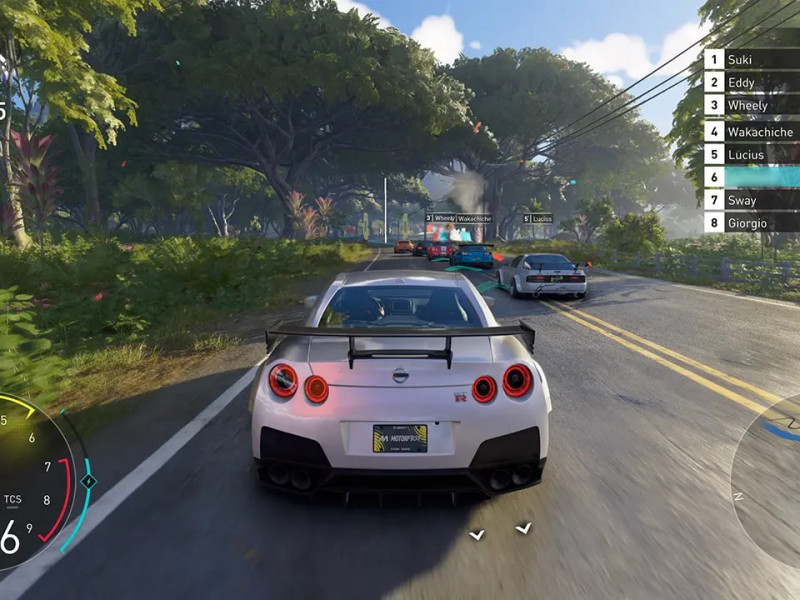Select Giorgio's eighth-place standings entry

(x=748, y=222)
